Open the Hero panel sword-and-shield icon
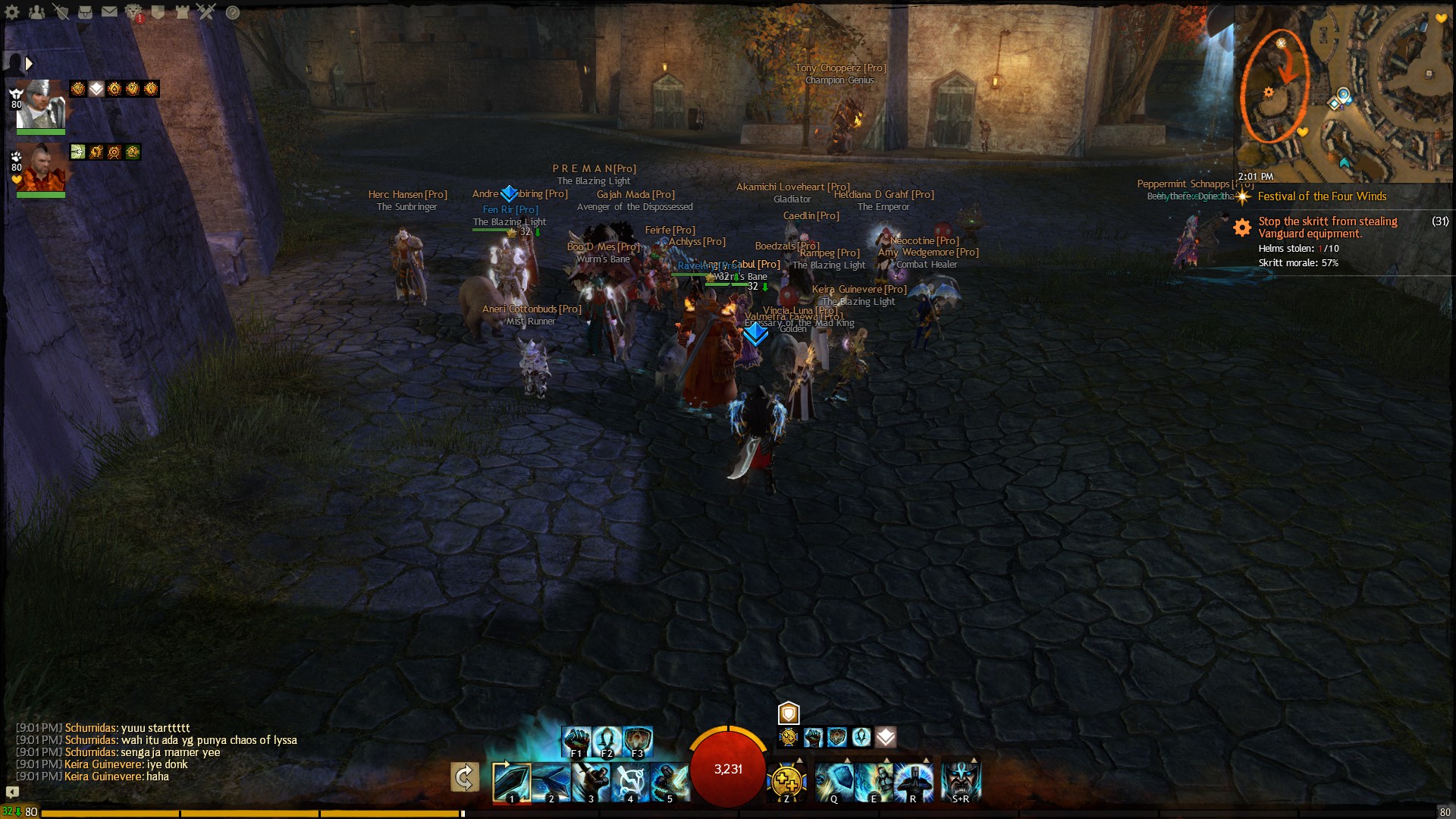The image size is (1456, 819). click(61, 13)
